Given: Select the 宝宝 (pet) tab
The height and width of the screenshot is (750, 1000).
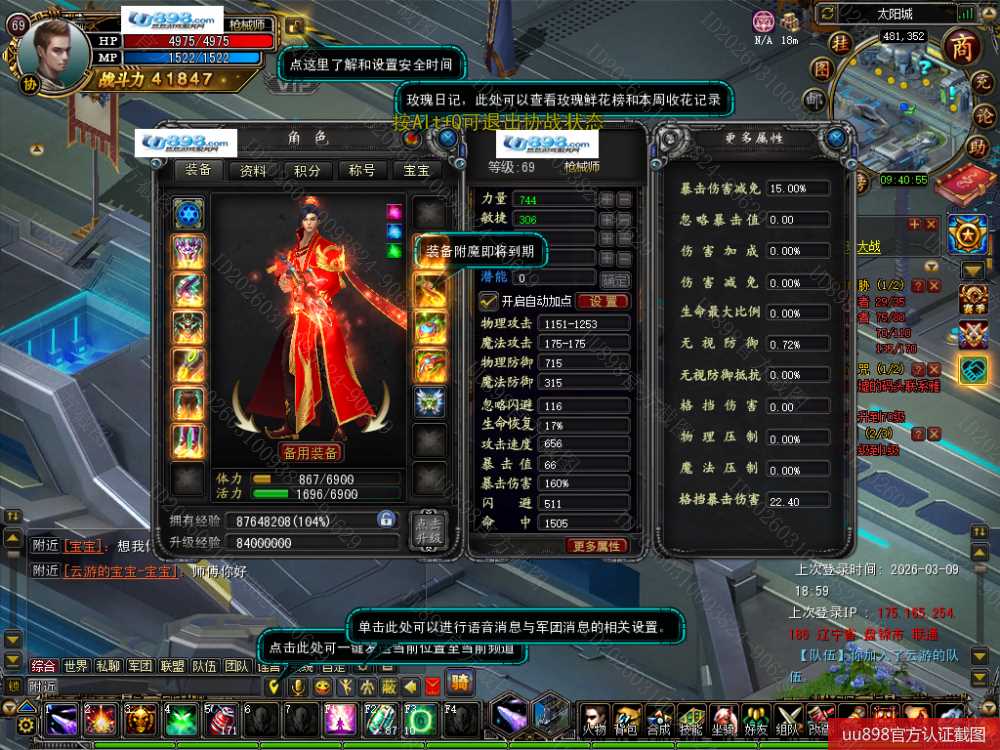Looking at the screenshot, I should [x=416, y=171].
